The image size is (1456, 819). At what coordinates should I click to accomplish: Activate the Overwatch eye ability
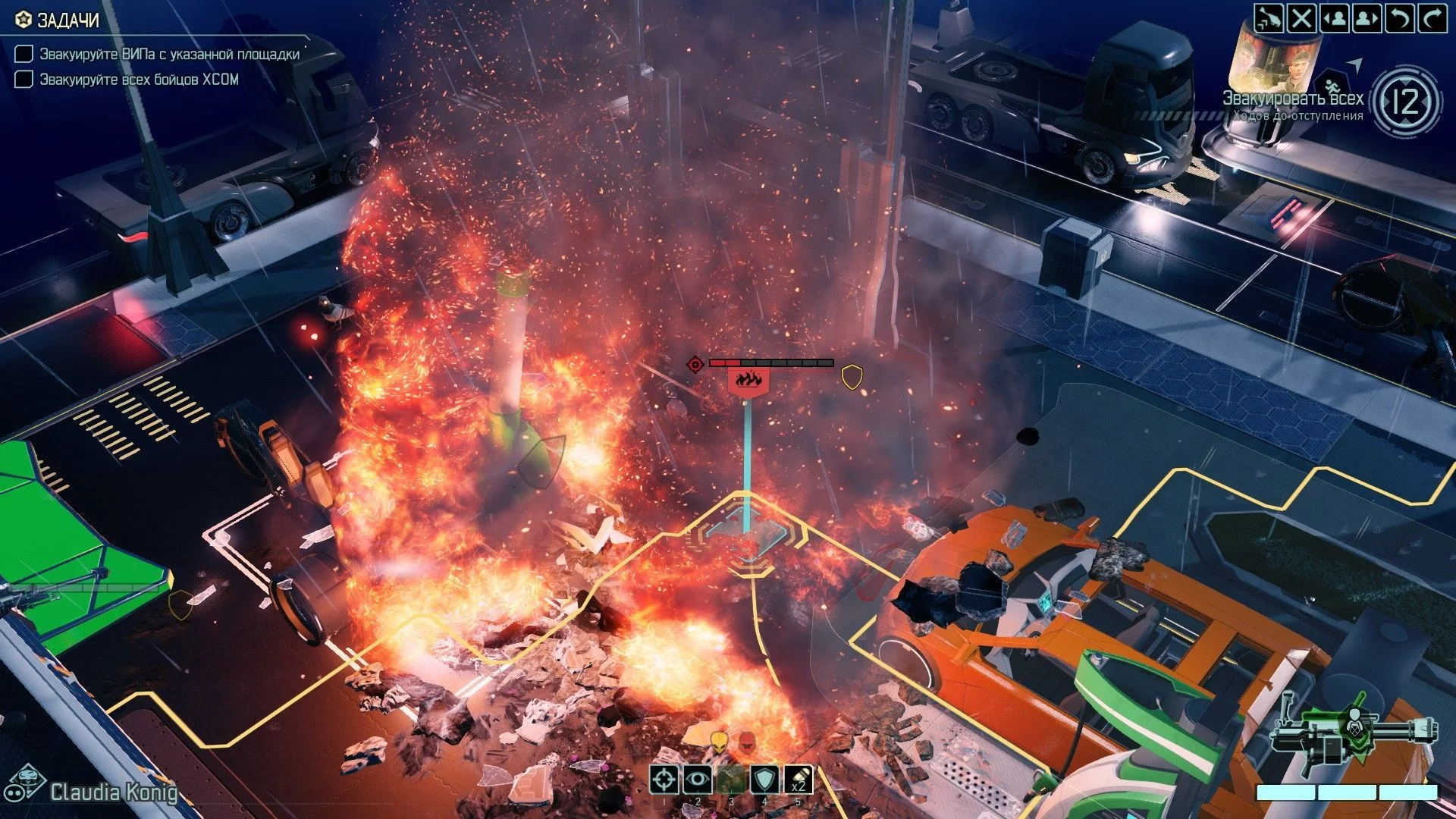click(x=698, y=779)
